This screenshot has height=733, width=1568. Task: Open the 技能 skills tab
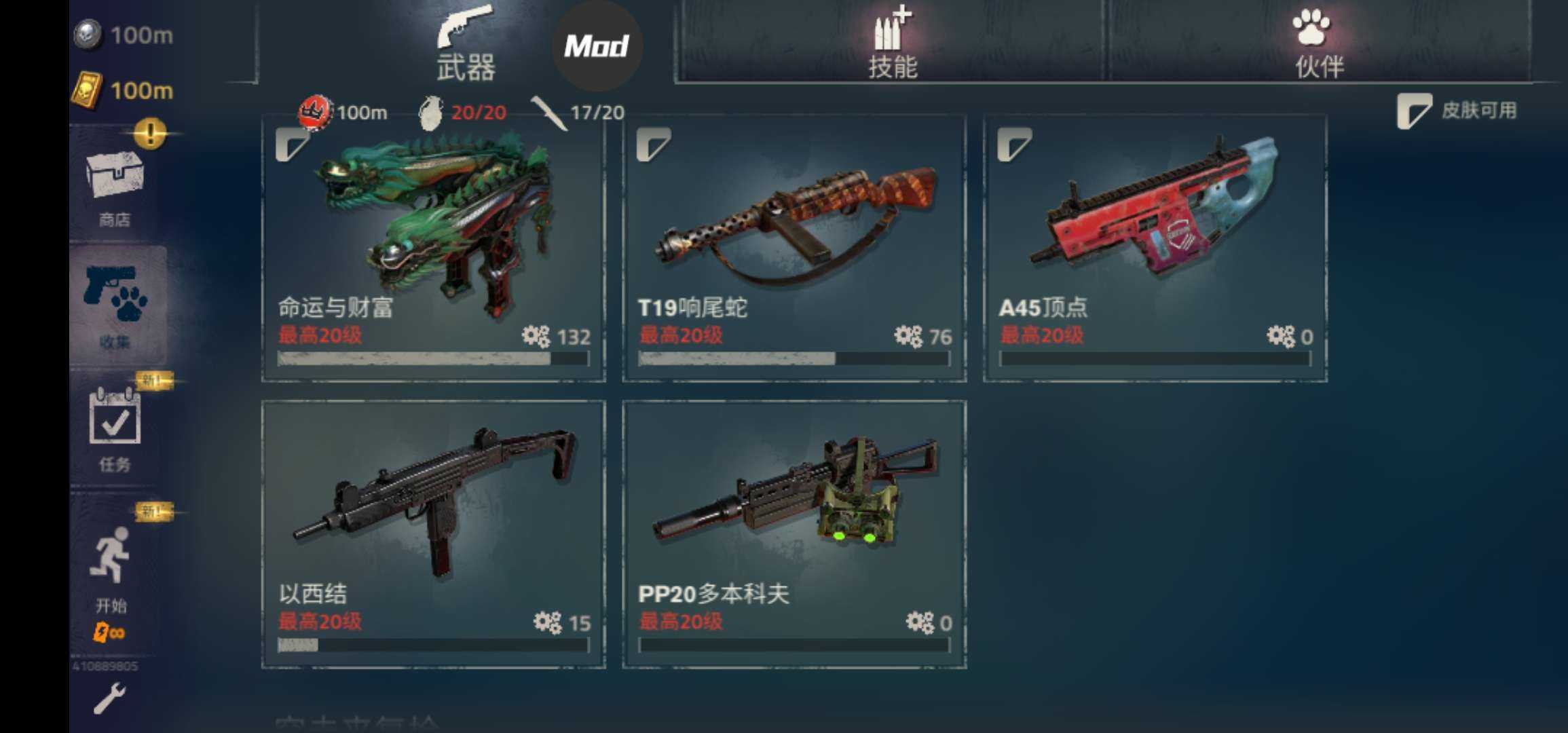tap(892, 44)
